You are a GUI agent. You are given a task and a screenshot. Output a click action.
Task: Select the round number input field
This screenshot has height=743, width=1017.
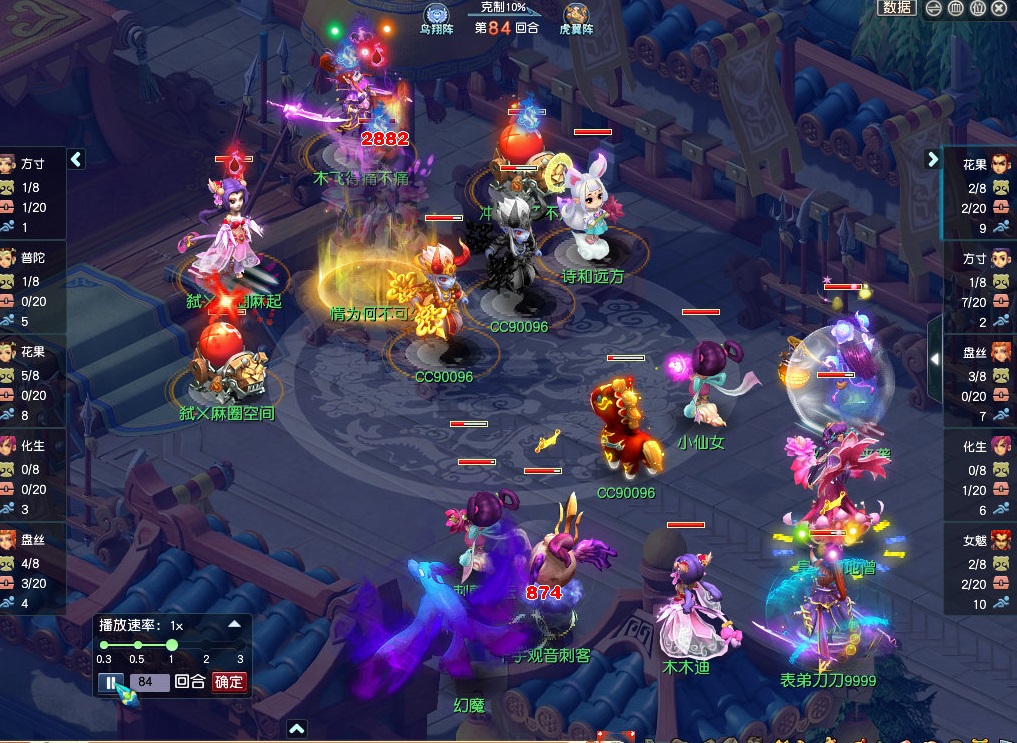[x=147, y=683]
